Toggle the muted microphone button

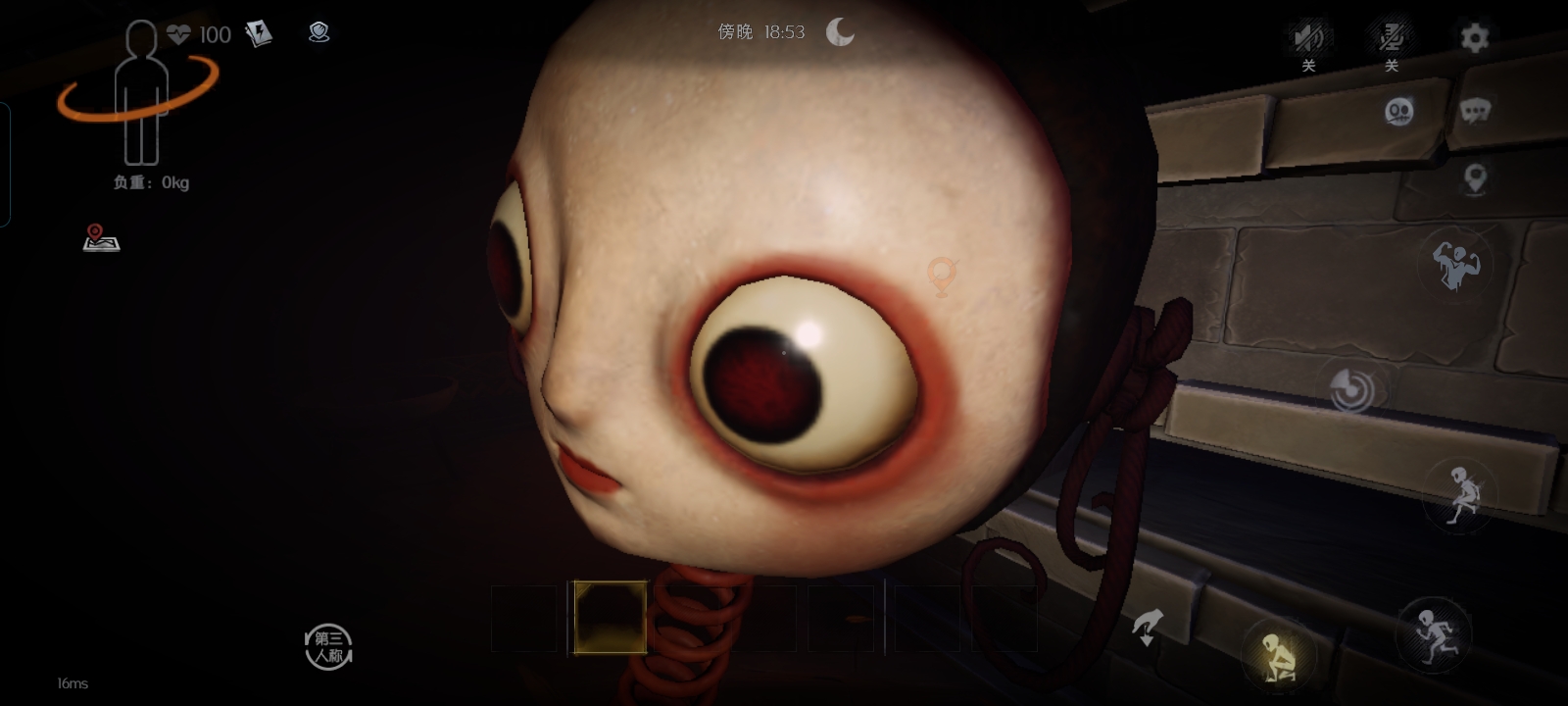click(x=1391, y=39)
